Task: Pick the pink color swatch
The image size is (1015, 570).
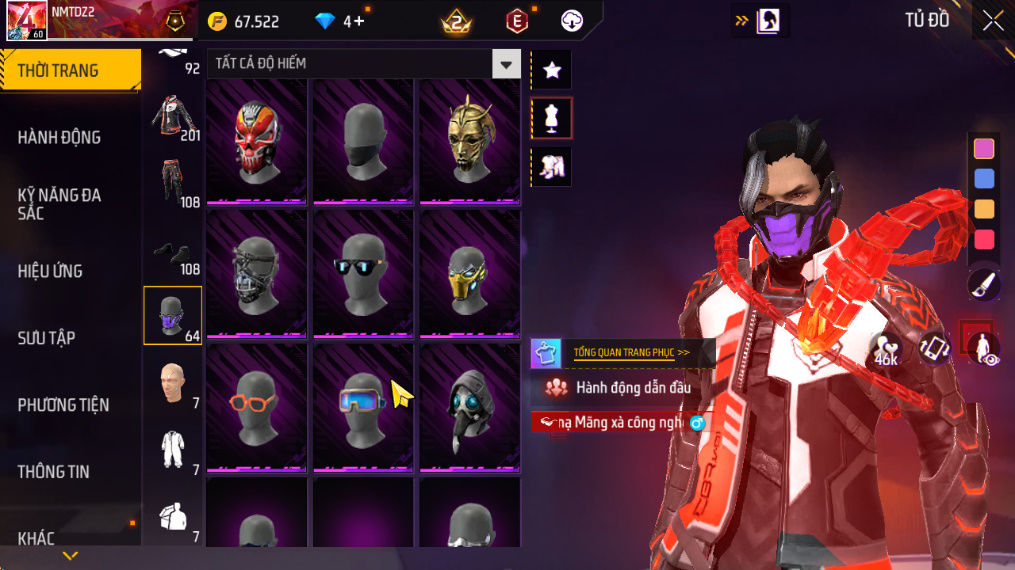Action: pos(984,149)
